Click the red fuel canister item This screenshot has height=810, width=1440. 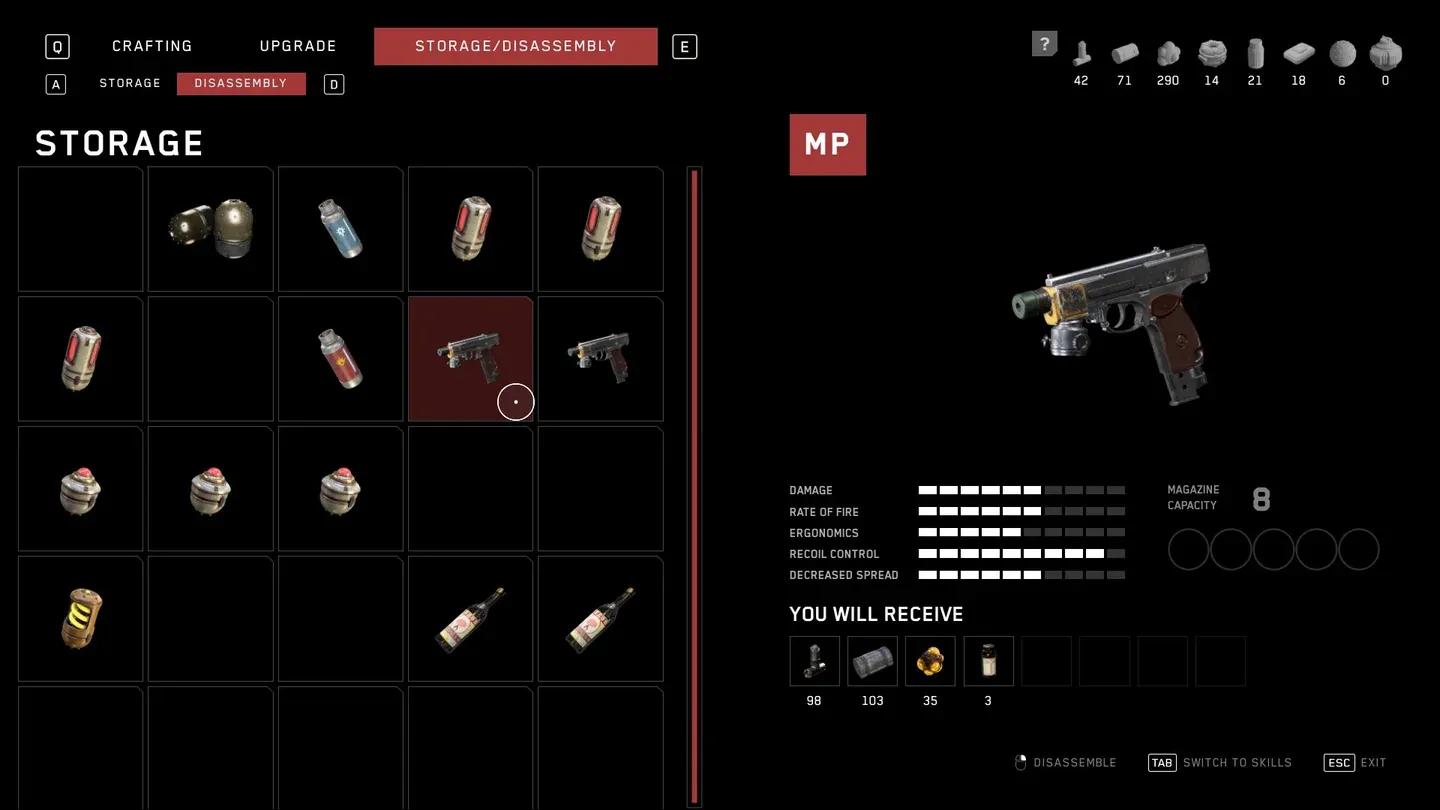[x=340, y=358]
